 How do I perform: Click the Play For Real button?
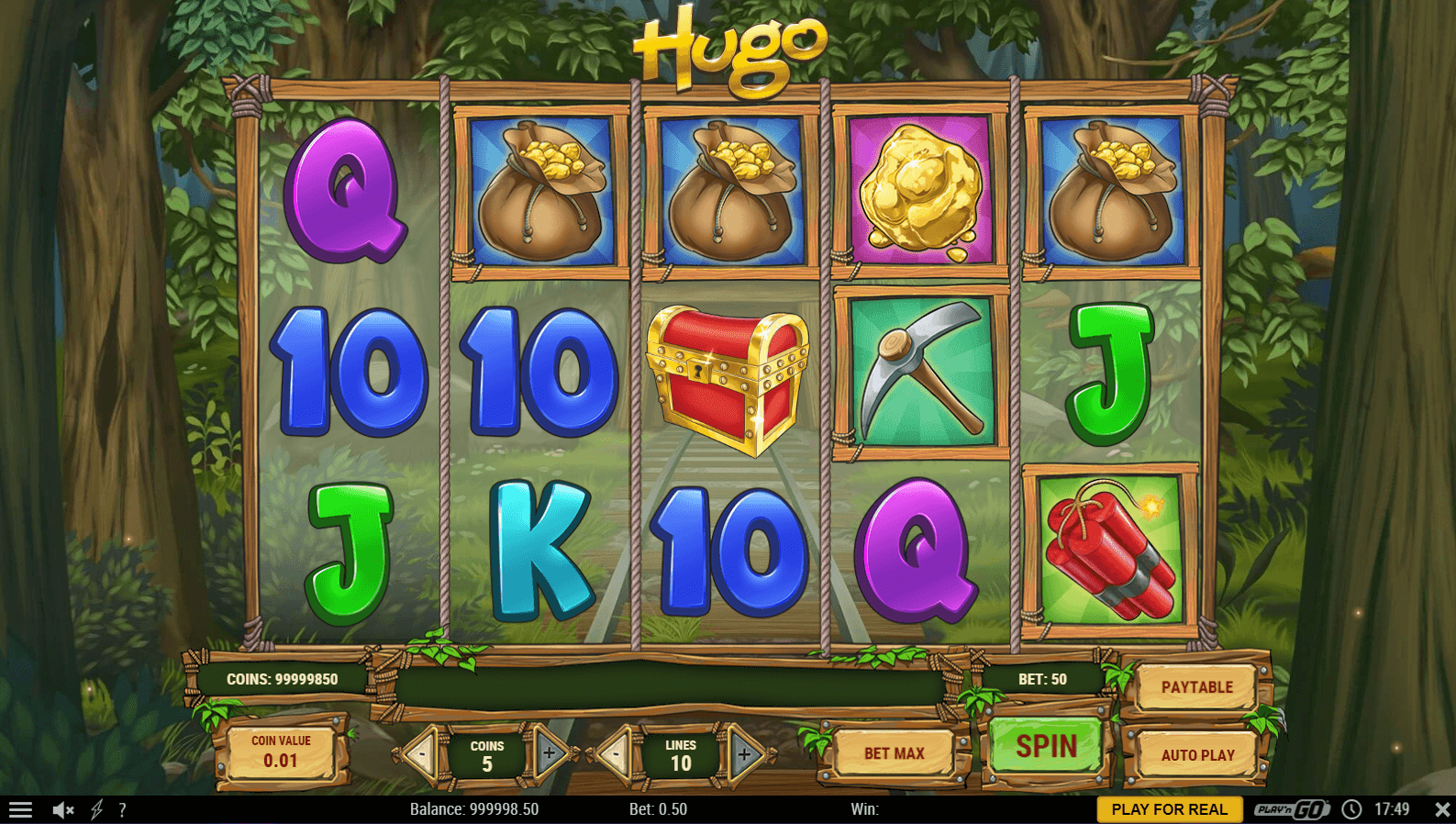coord(1169,809)
